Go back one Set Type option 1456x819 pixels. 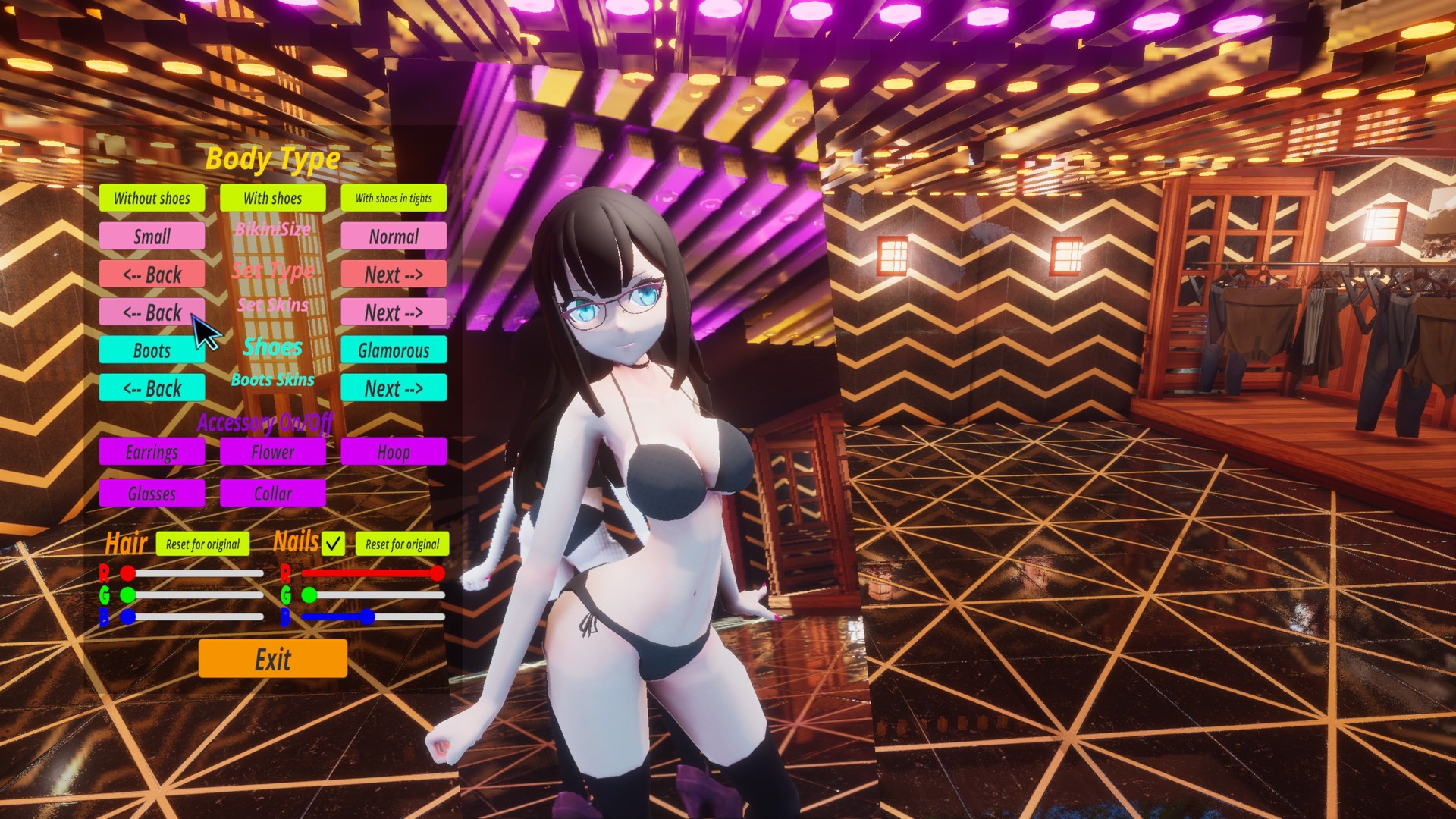point(151,275)
